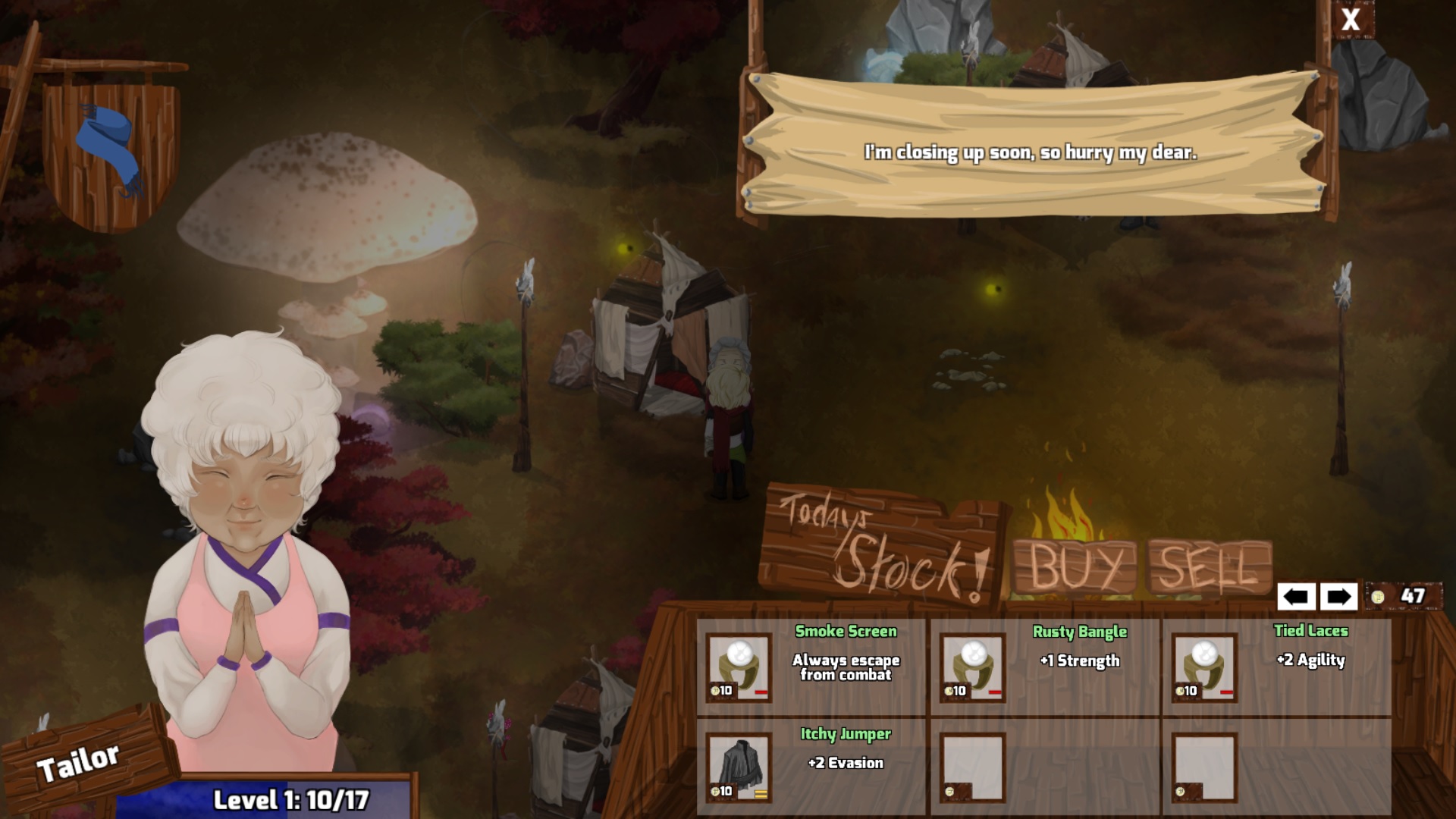Choose the Rusty Bangle item

point(973,667)
